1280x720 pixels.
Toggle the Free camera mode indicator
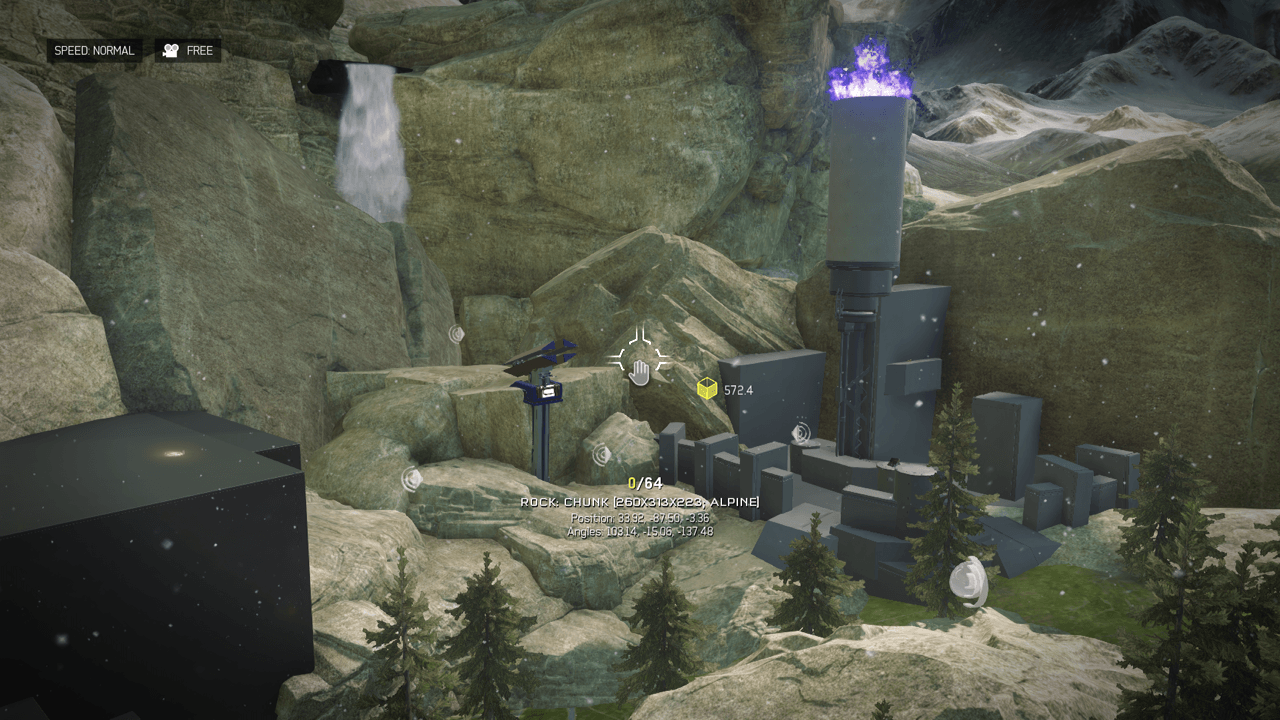(188, 51)
